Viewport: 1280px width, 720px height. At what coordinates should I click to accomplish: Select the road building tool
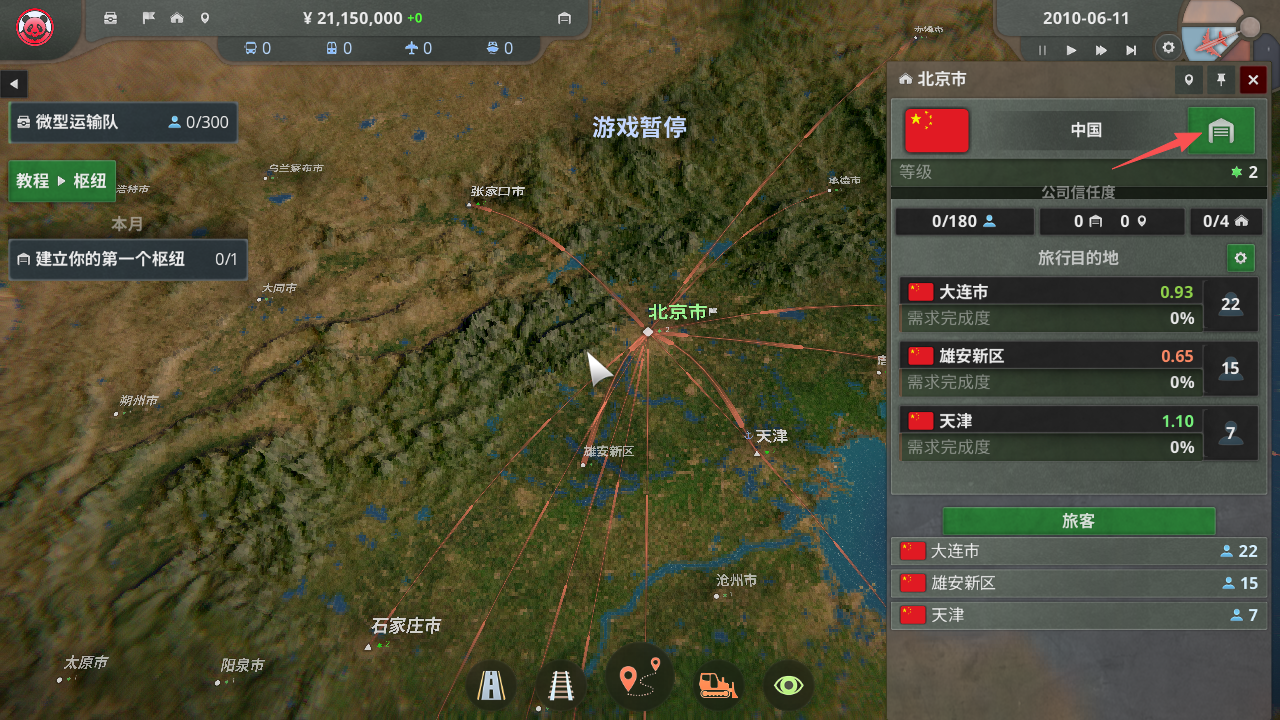tap(491, 685)
